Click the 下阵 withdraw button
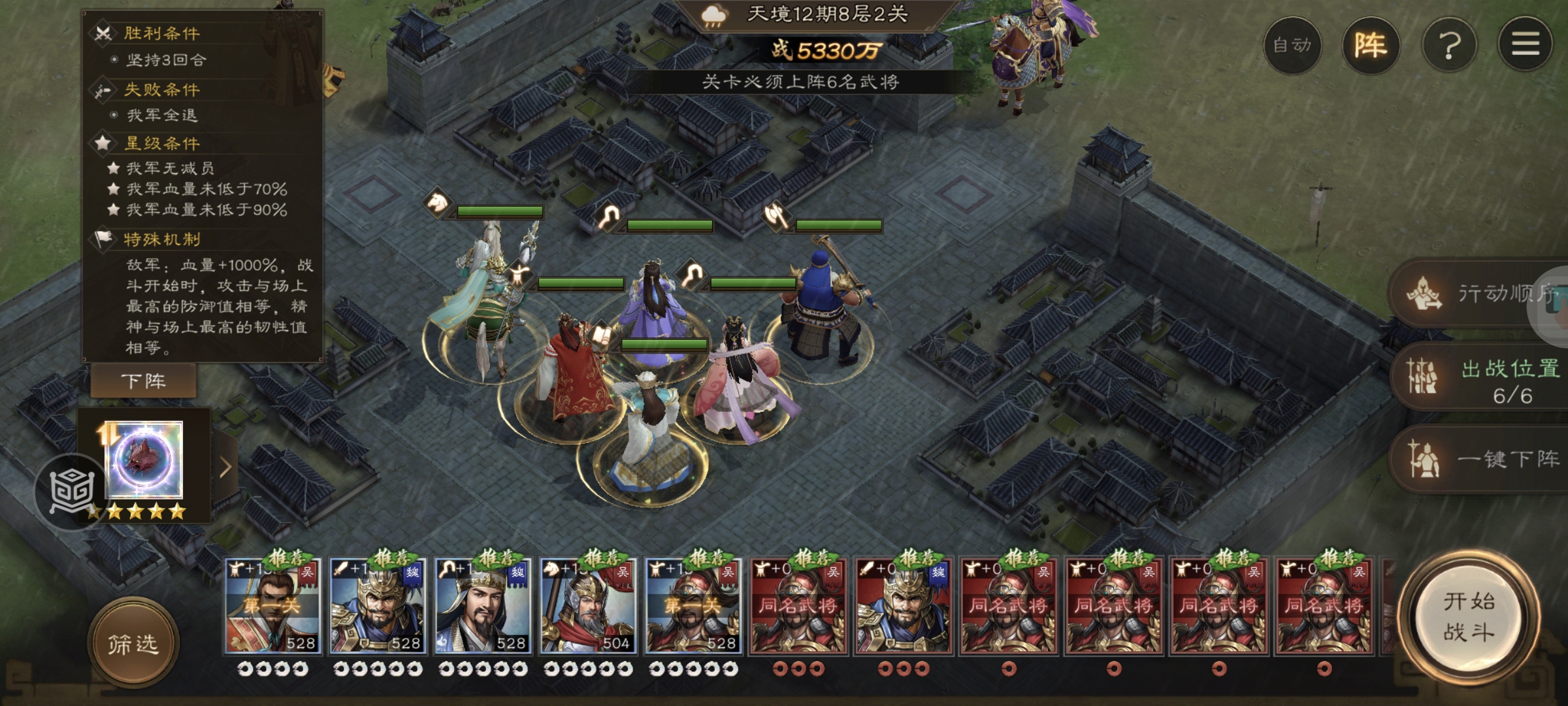Screen dimensions: 1568x706 tap(143, 381)
